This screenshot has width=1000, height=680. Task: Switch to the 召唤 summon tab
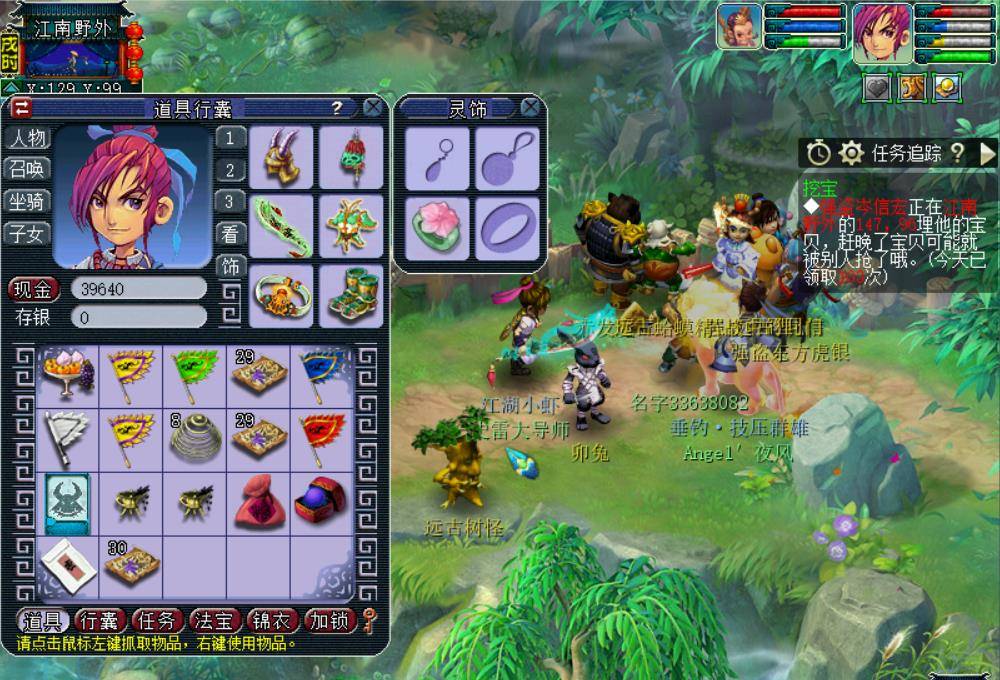coord(27,169)
